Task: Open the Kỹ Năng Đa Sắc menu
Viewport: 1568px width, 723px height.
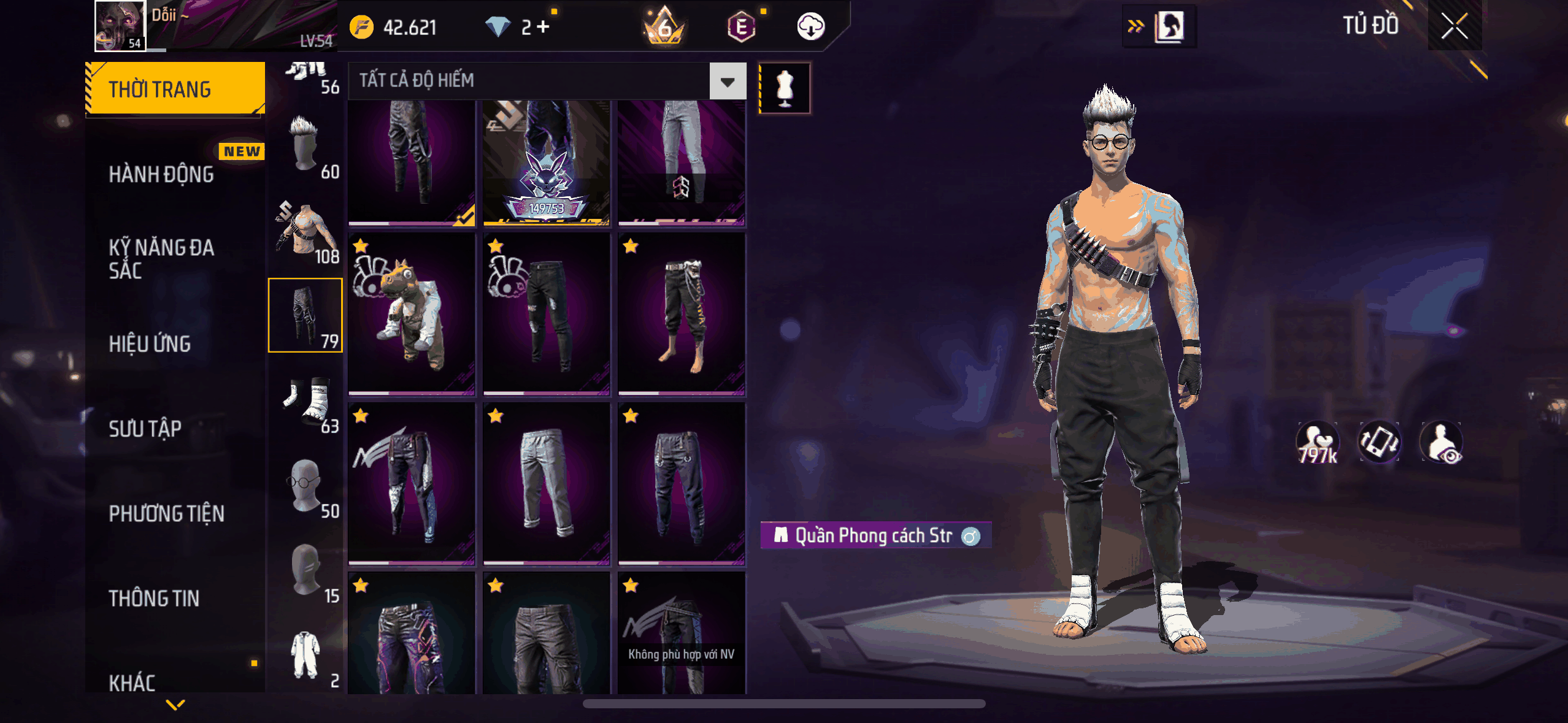Action: point(162,259)
